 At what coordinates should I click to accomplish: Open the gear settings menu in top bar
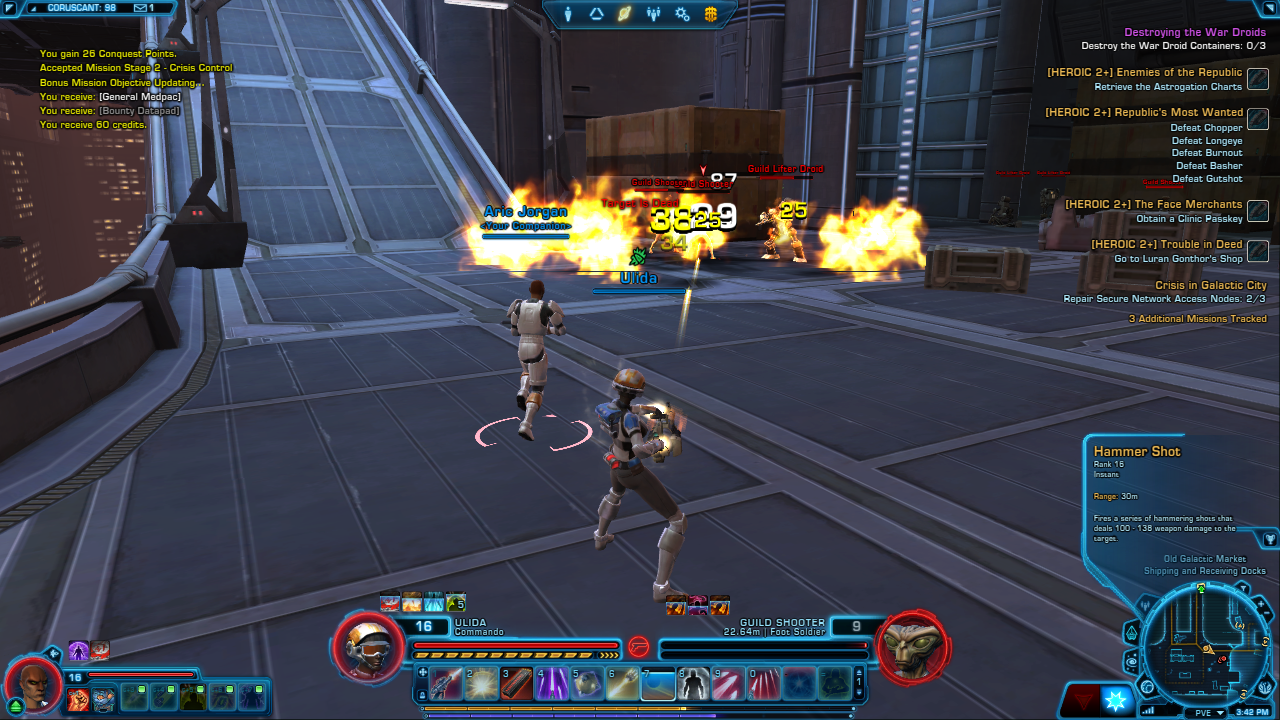click(x=682, y=14)
